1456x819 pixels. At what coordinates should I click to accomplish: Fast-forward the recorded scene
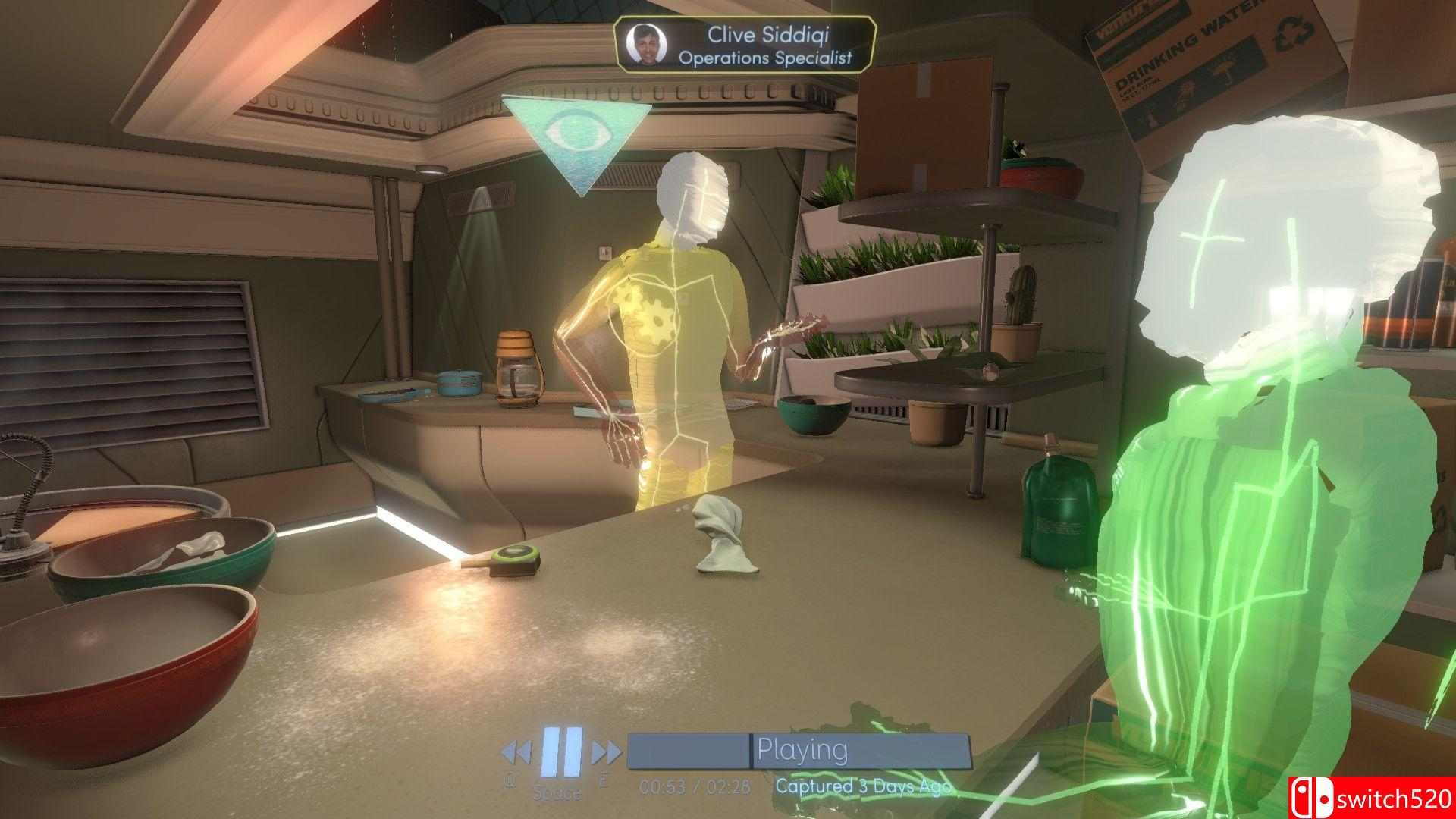pos(606,752)
